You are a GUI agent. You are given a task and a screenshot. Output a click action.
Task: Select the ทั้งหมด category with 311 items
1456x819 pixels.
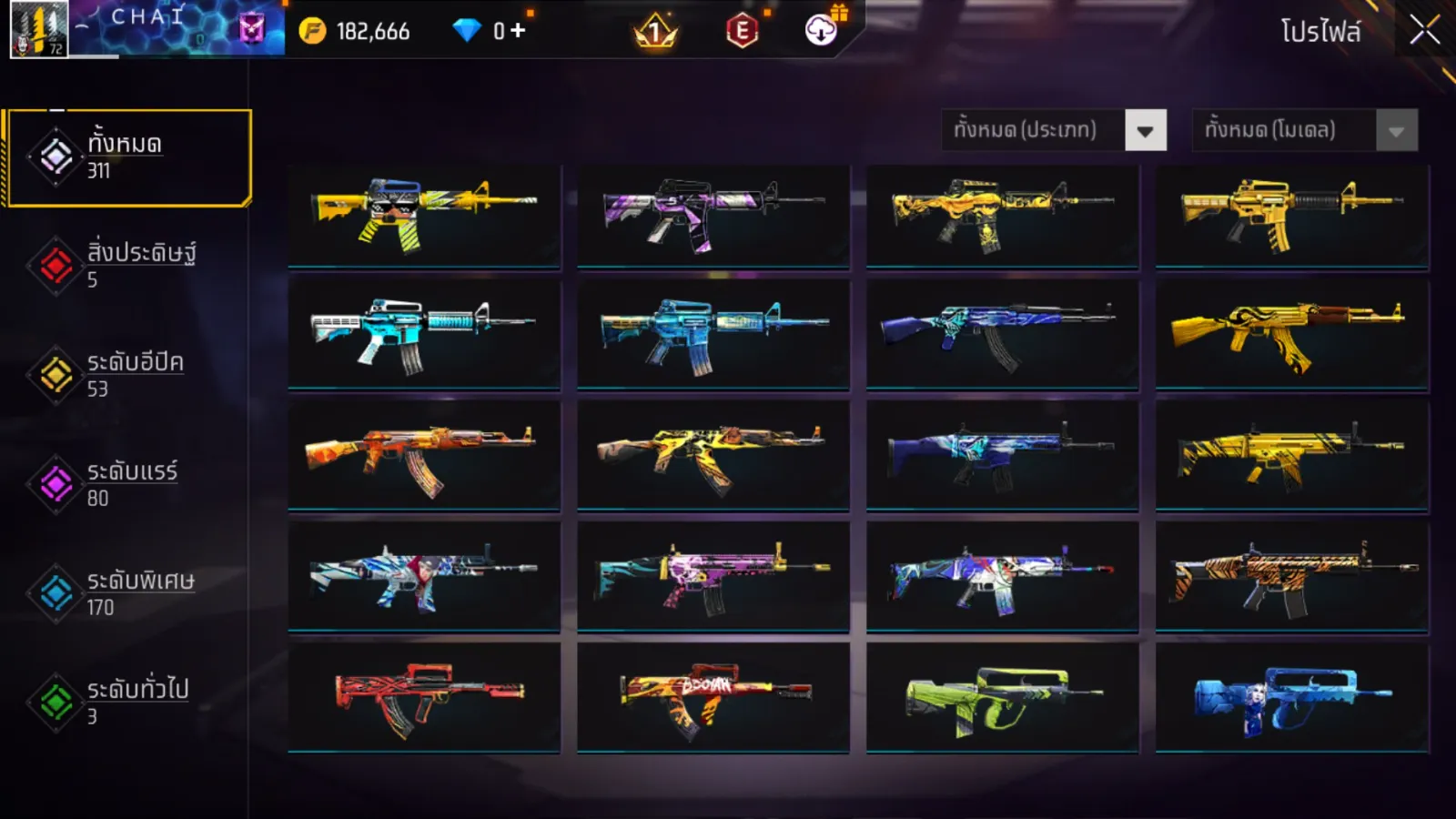[x=127, y=157]
